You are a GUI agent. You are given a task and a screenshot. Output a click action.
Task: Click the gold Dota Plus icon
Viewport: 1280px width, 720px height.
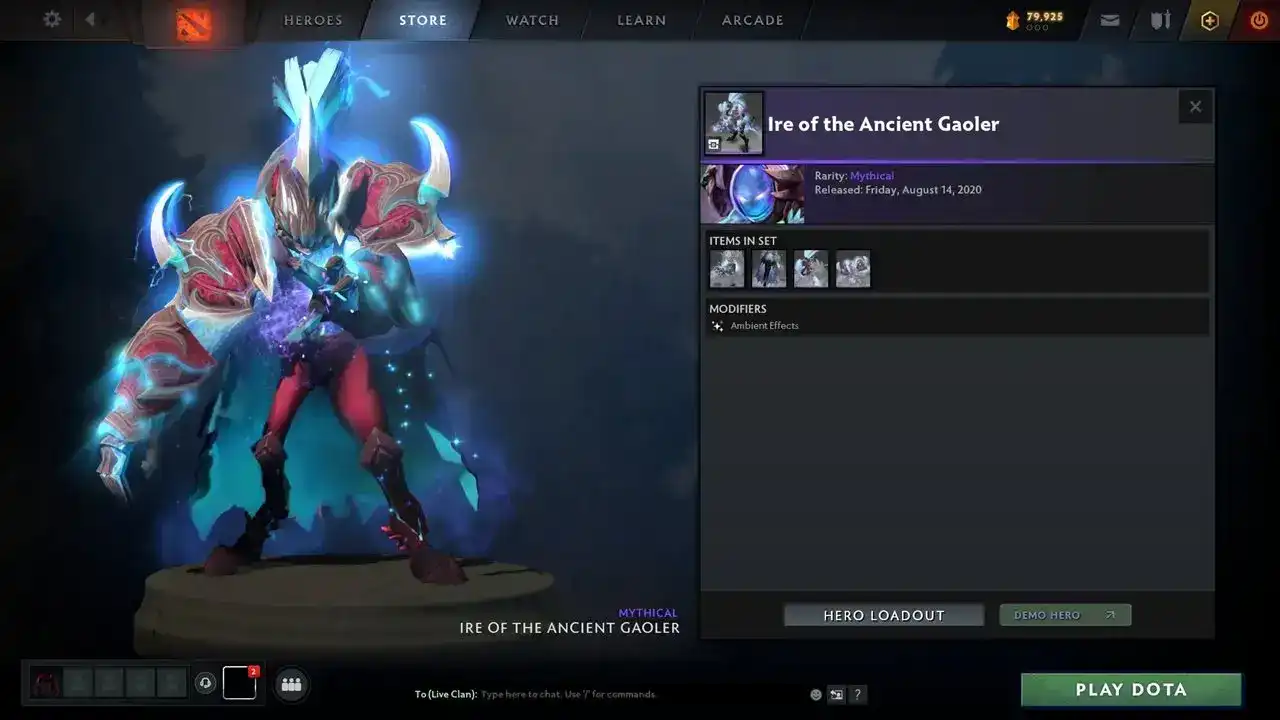click(1210, 20)
